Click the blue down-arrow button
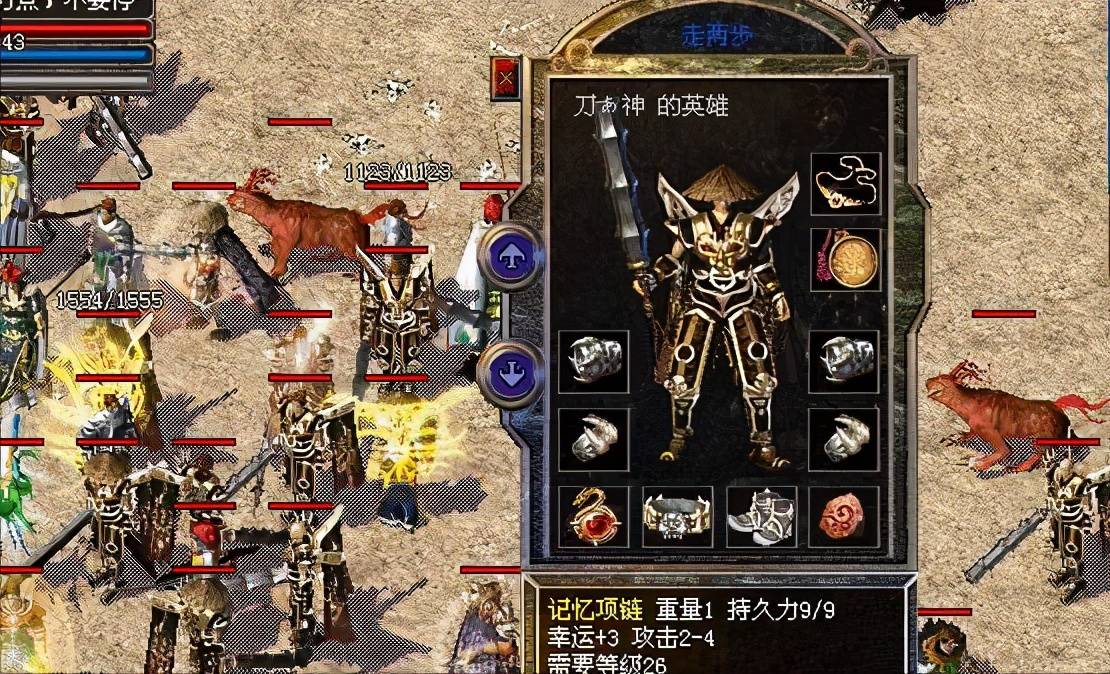The height and width of the screenshot is (674, 1110). (x=510, y=373)
